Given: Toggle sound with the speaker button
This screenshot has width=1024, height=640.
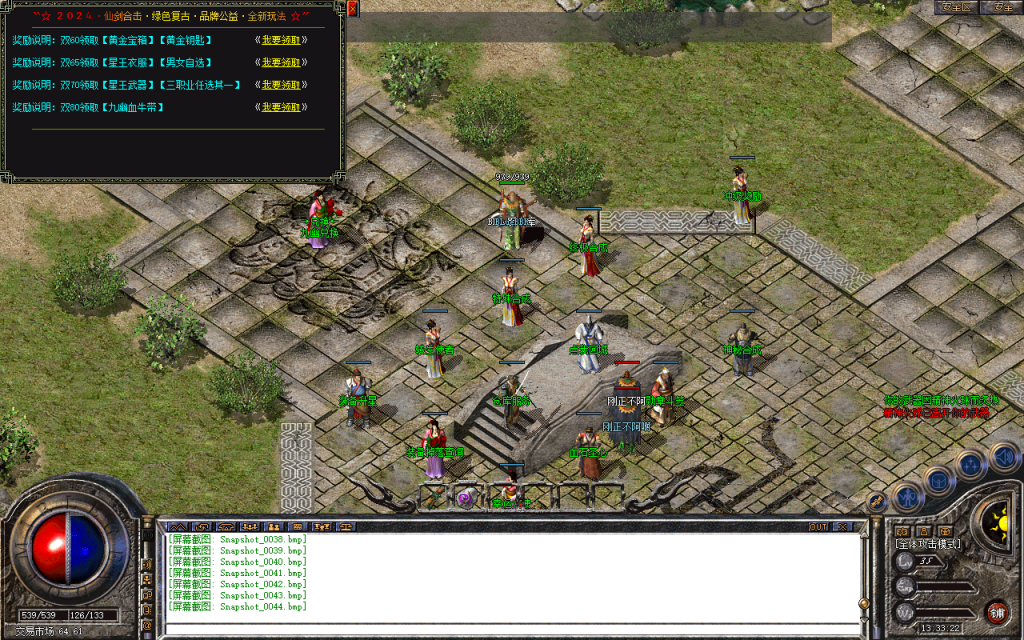Looking at the screenshot, I should (1002, 456).
